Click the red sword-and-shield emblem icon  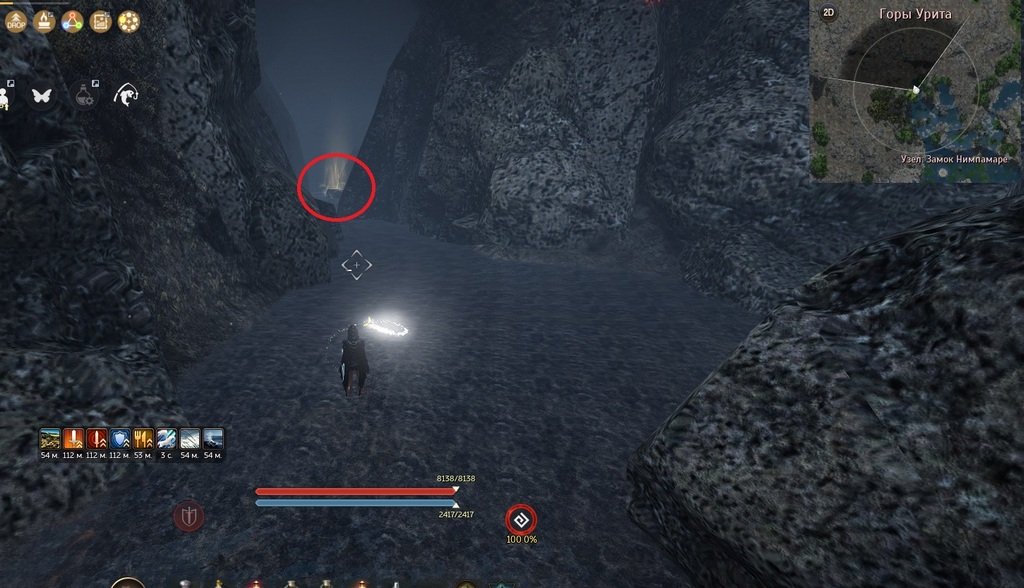pos(188,517)
